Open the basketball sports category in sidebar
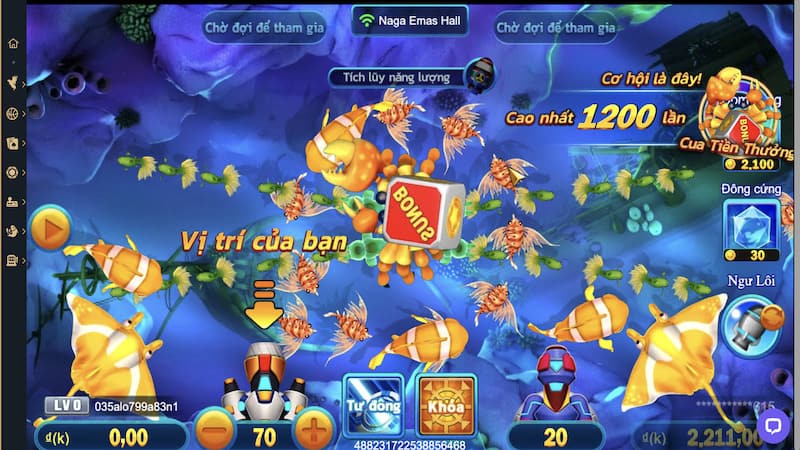Image resolution: width=800 pixels, height=450 pixels. 13,113
